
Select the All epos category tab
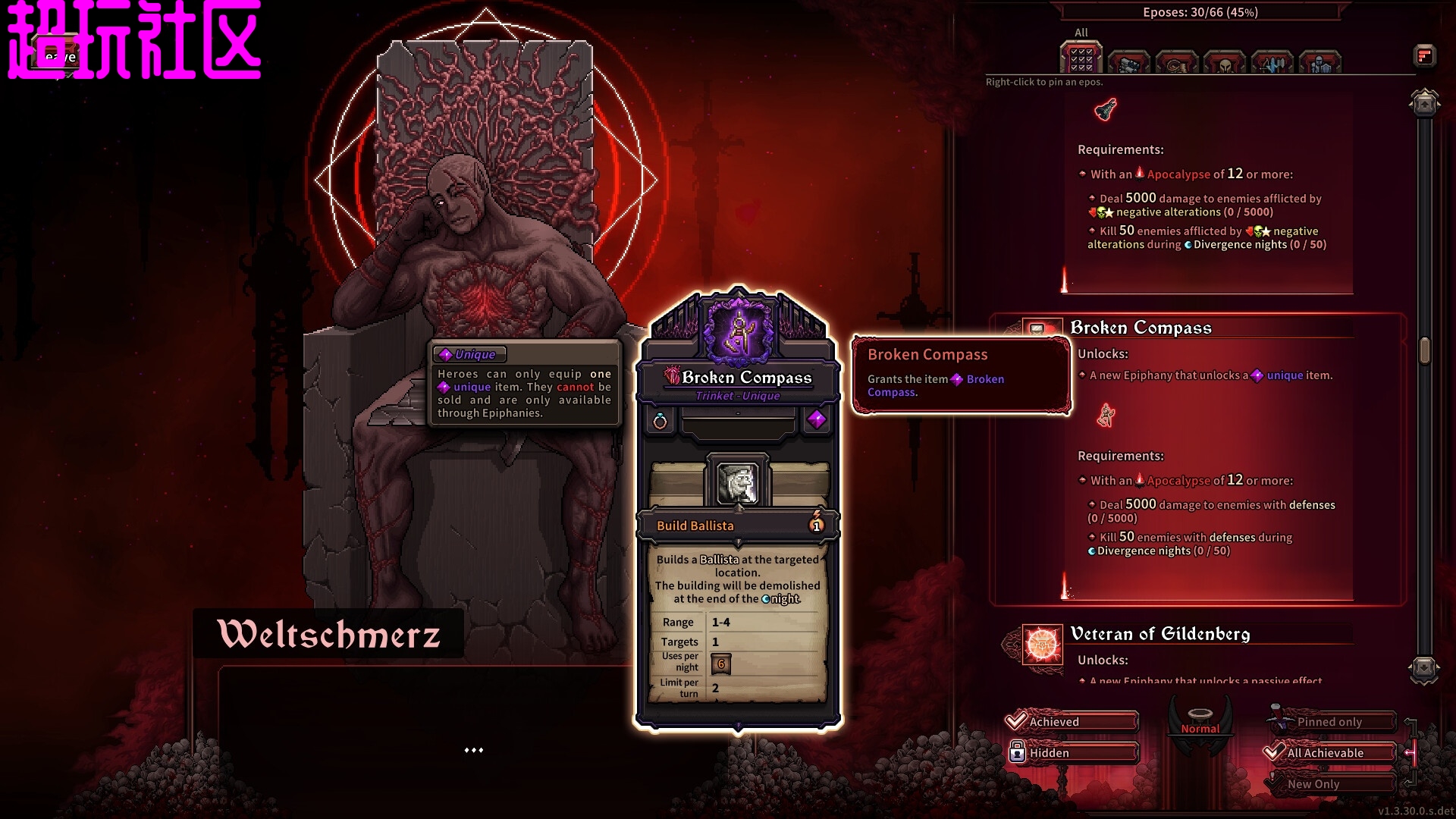click(x=1081, y=59)
